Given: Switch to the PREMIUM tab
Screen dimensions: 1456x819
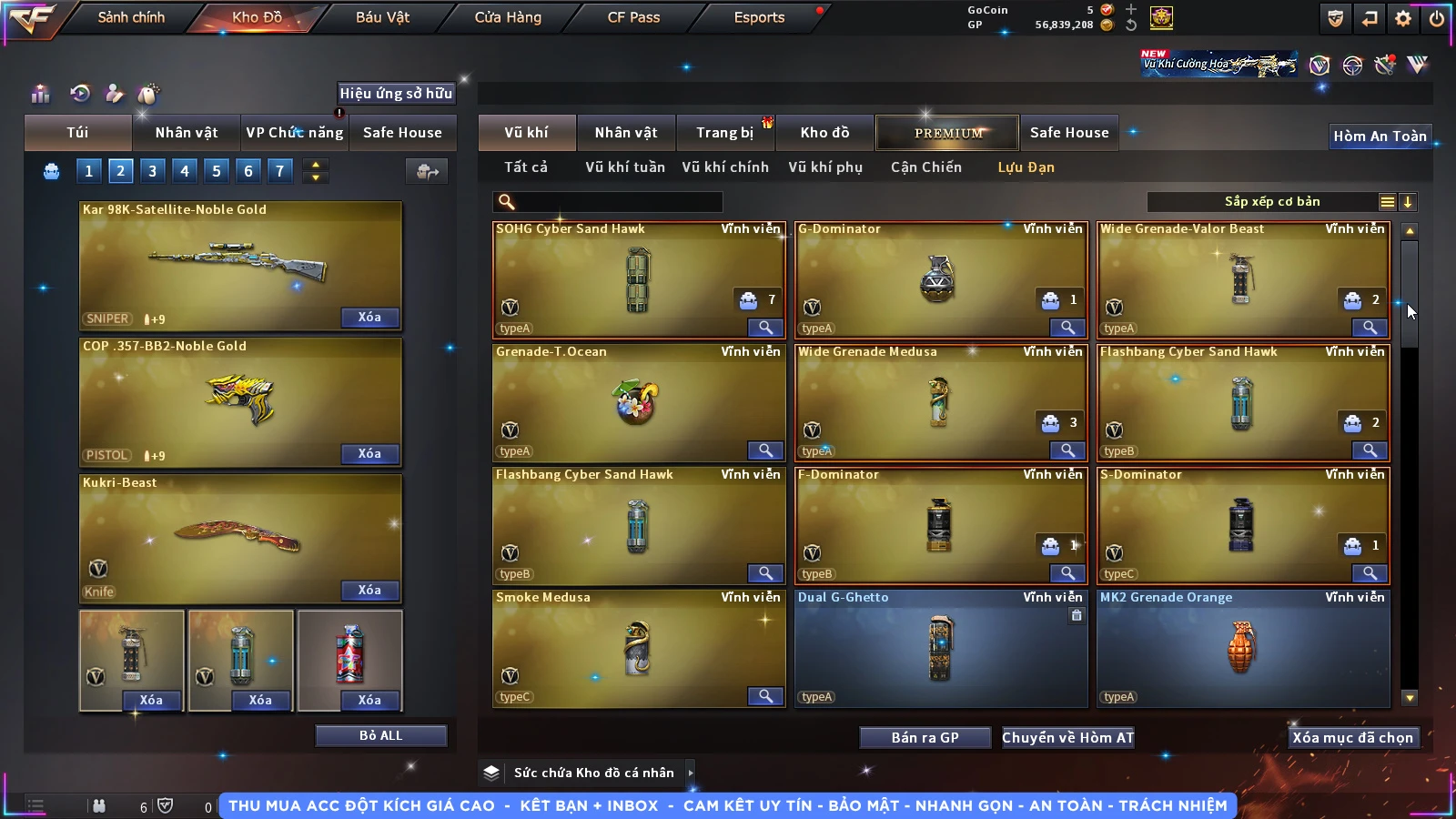Looking at the screenshot, I should [947, 133].
